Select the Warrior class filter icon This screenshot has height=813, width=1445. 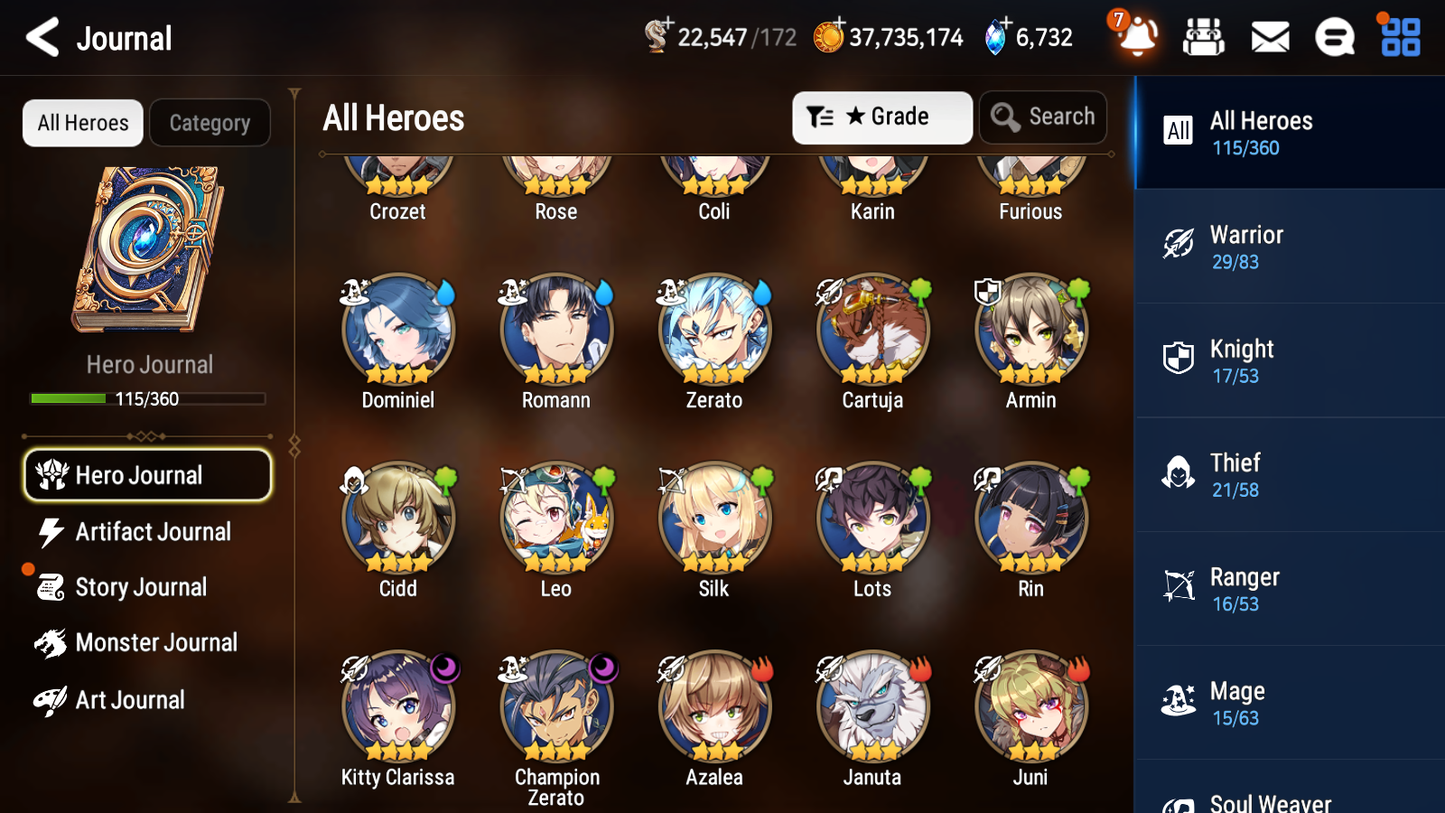click(1178, 246)
